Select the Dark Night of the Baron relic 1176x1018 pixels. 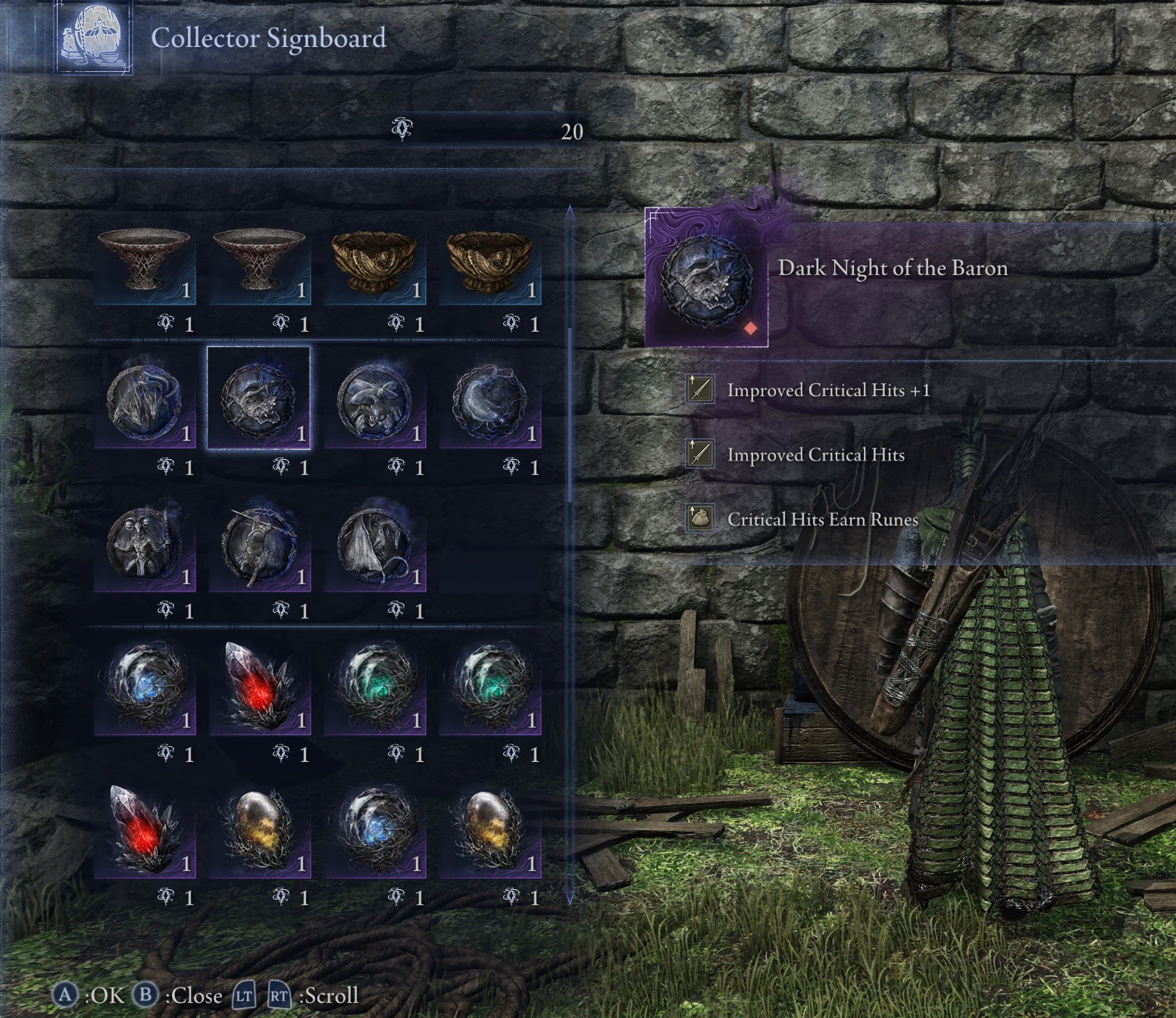click(x=258, y=401)
